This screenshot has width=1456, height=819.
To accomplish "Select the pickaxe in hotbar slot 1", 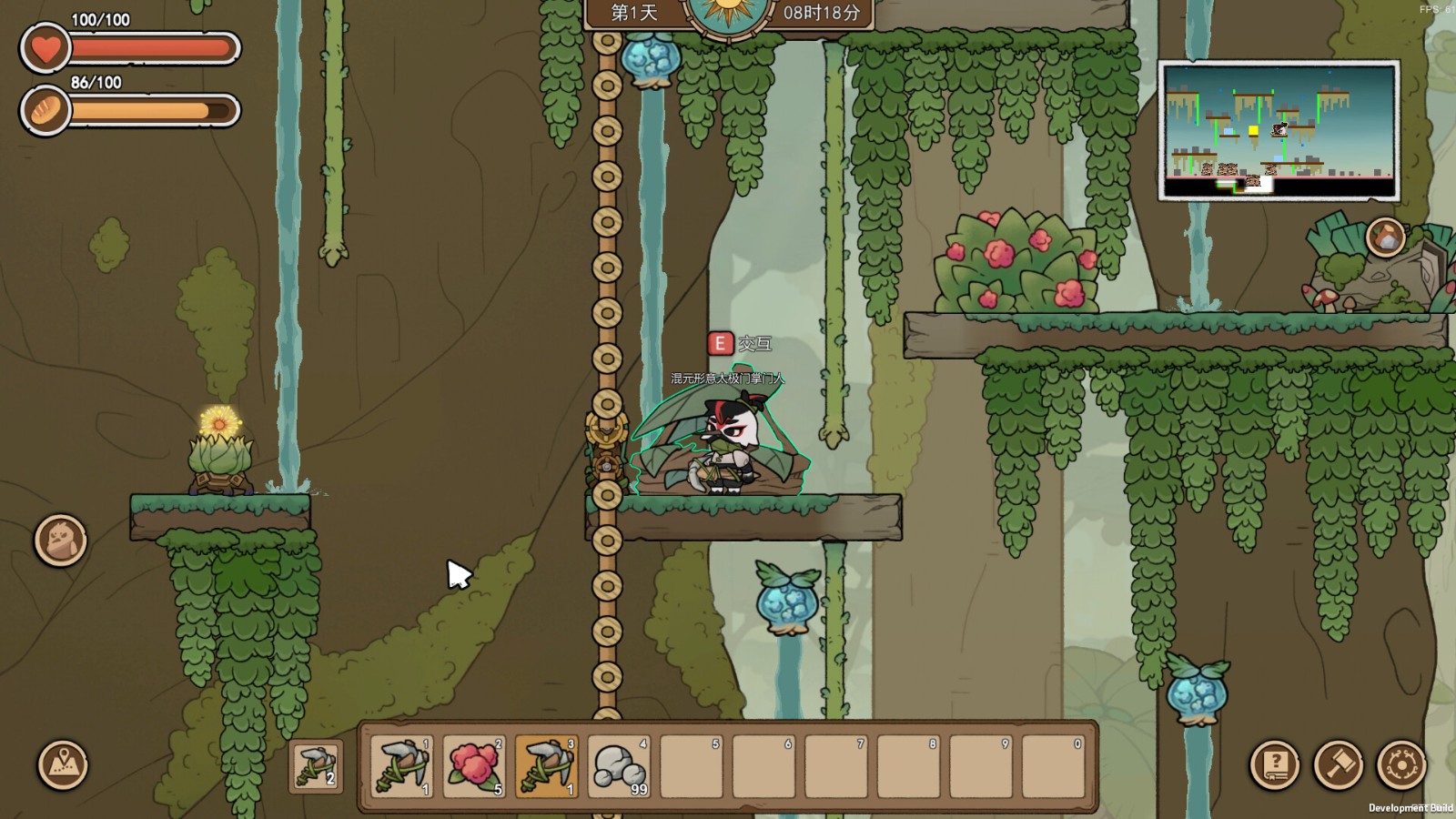I will [x=401, y=766].
